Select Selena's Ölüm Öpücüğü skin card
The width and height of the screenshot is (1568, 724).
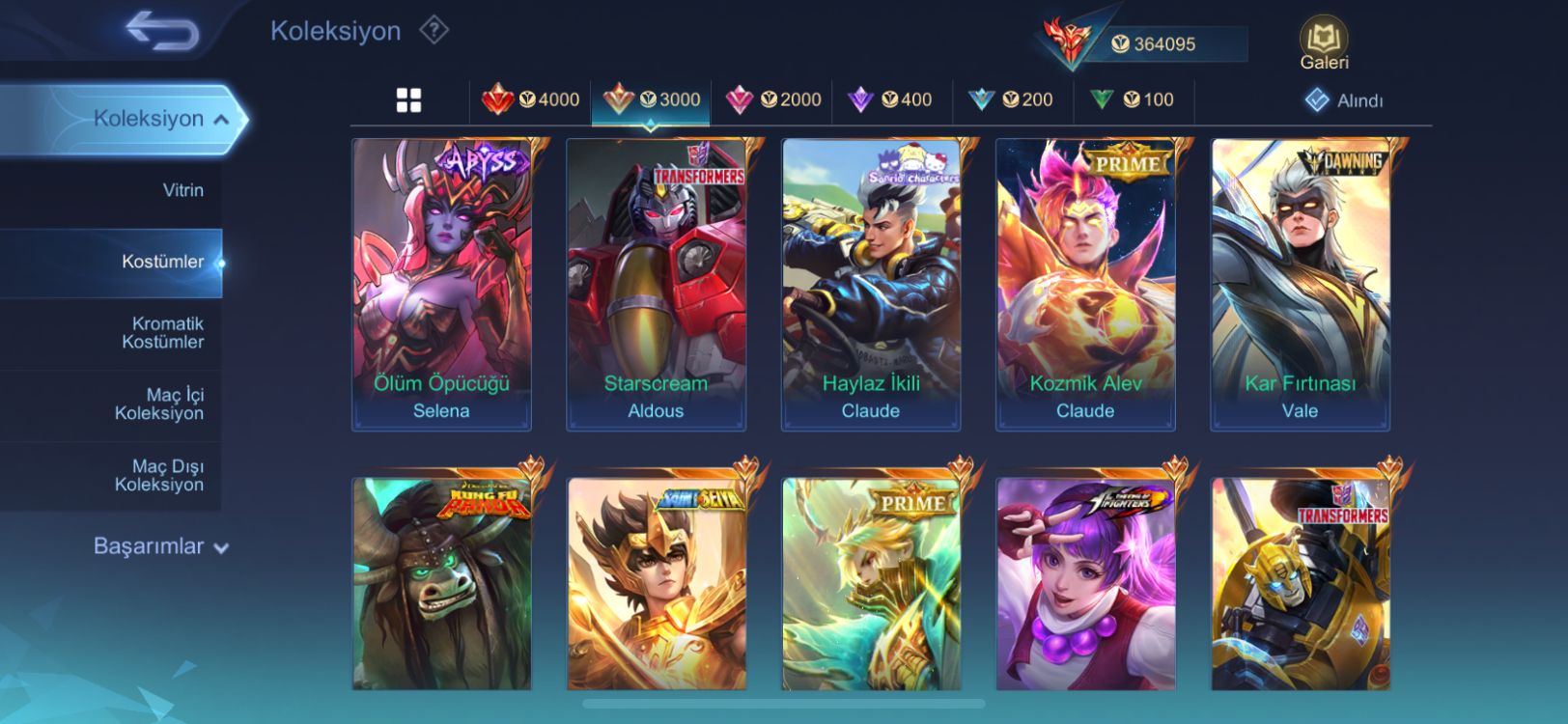pos(441,285)
